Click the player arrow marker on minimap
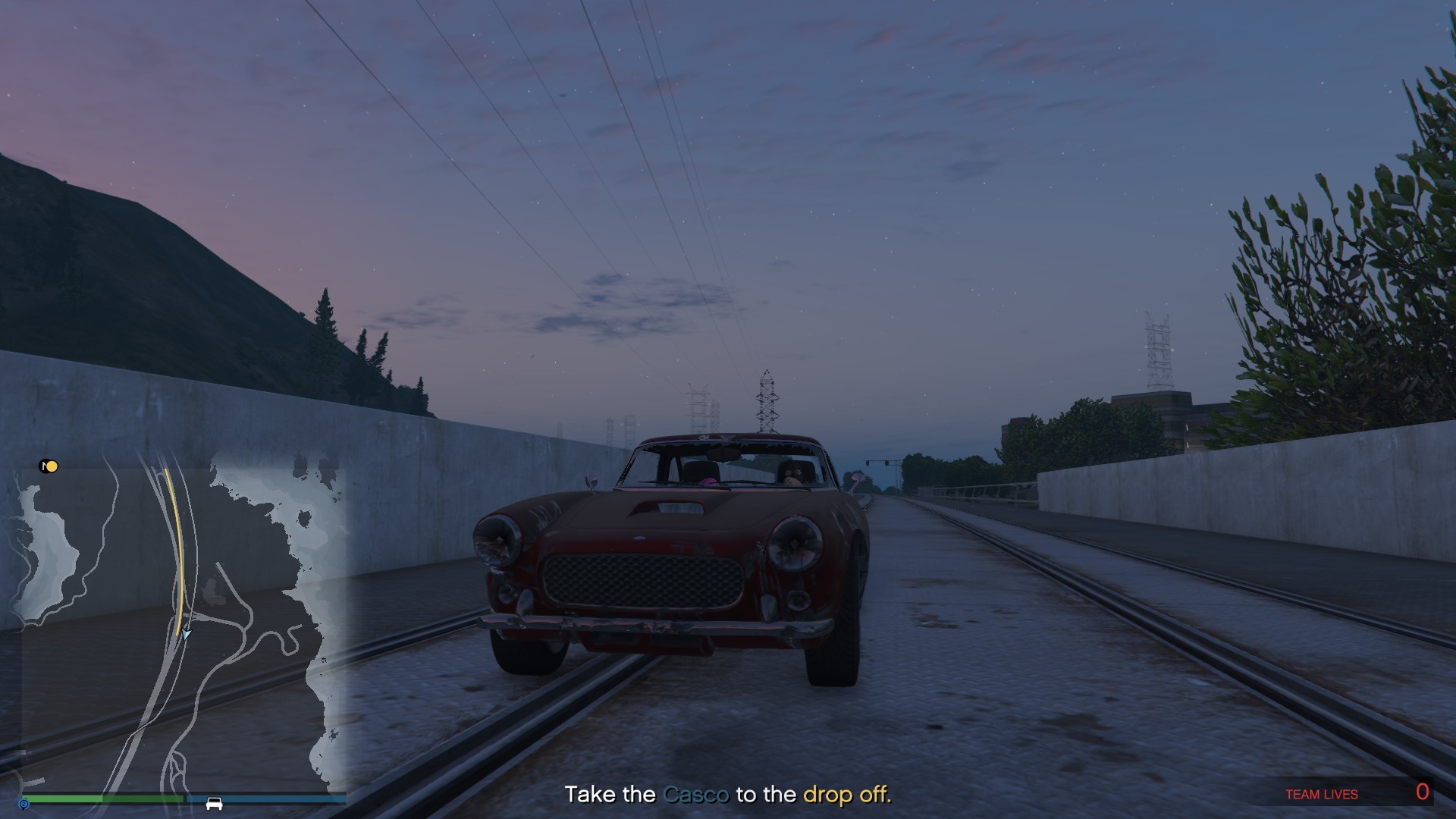The image size is (1456, 819). tap(186, 634)
